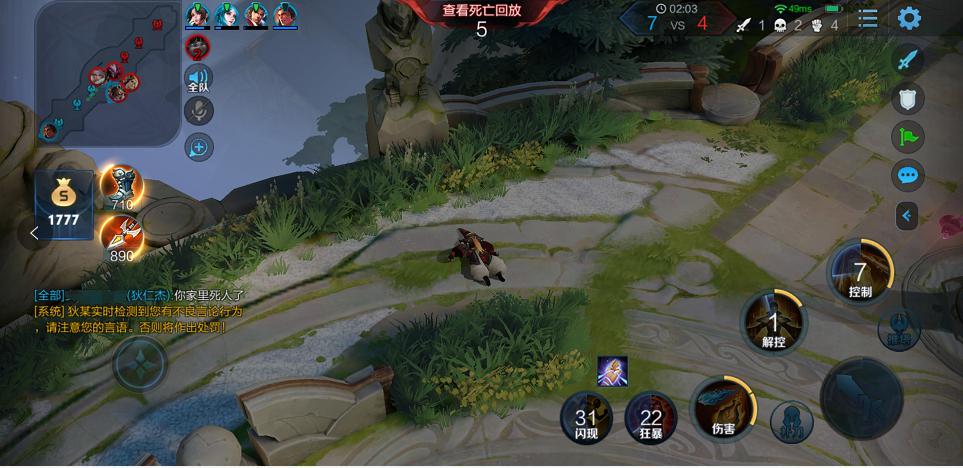The image size is (963, 468).
Task: Buy the recommended item priced 890
Action: tap(121, 238)
